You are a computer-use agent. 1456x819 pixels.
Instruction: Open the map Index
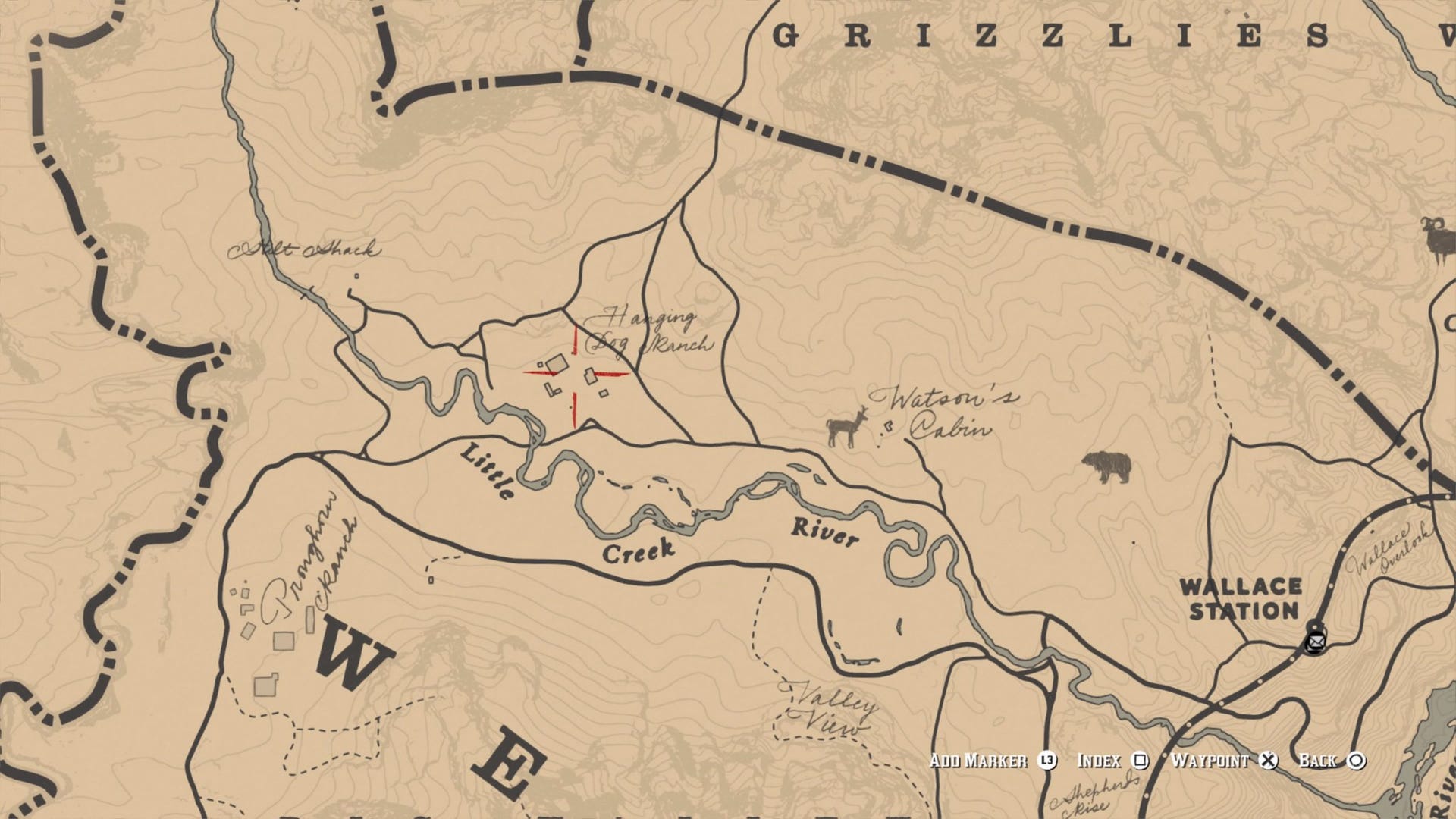point(1099,761)
